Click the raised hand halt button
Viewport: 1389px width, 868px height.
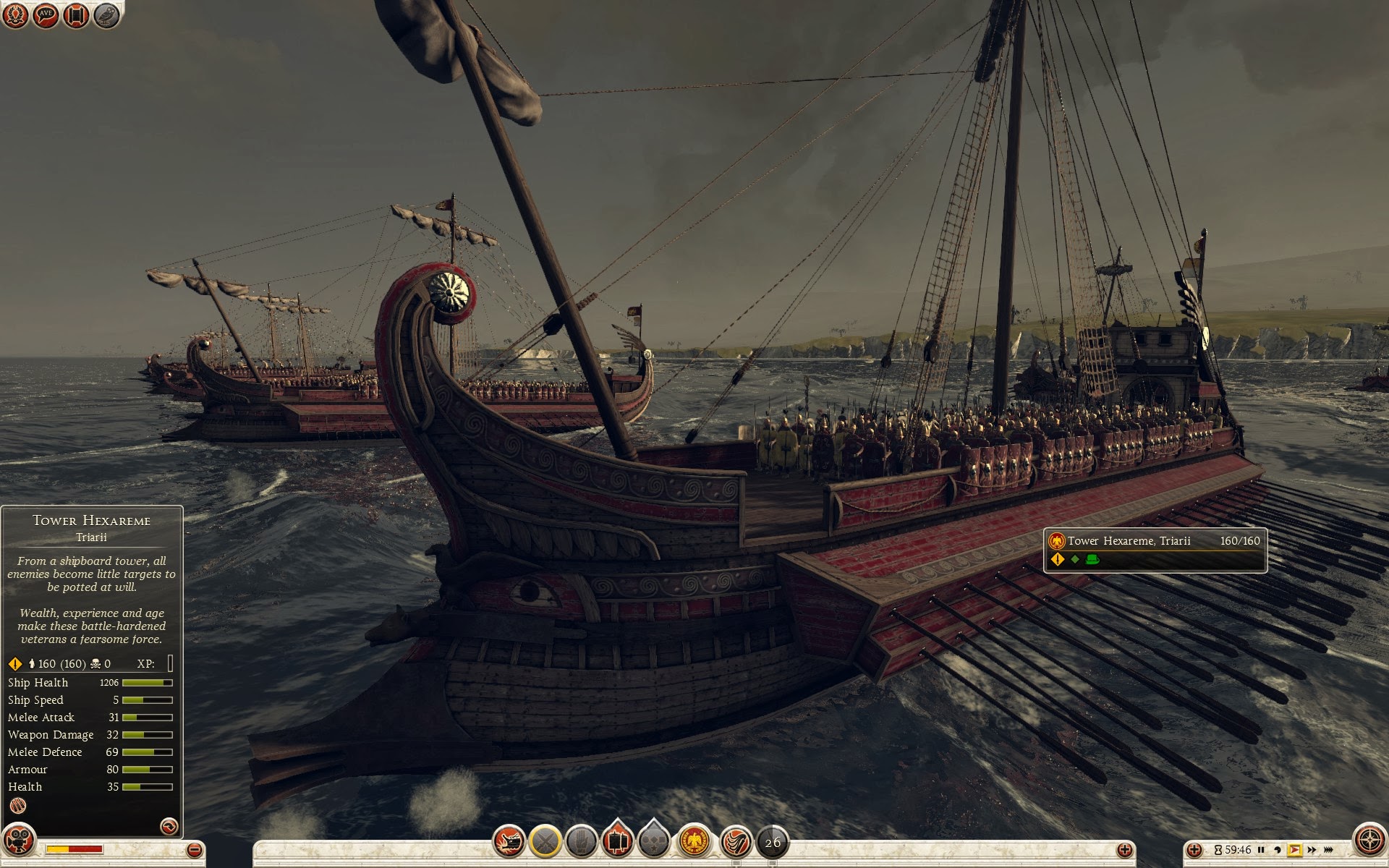pos(581,841)
